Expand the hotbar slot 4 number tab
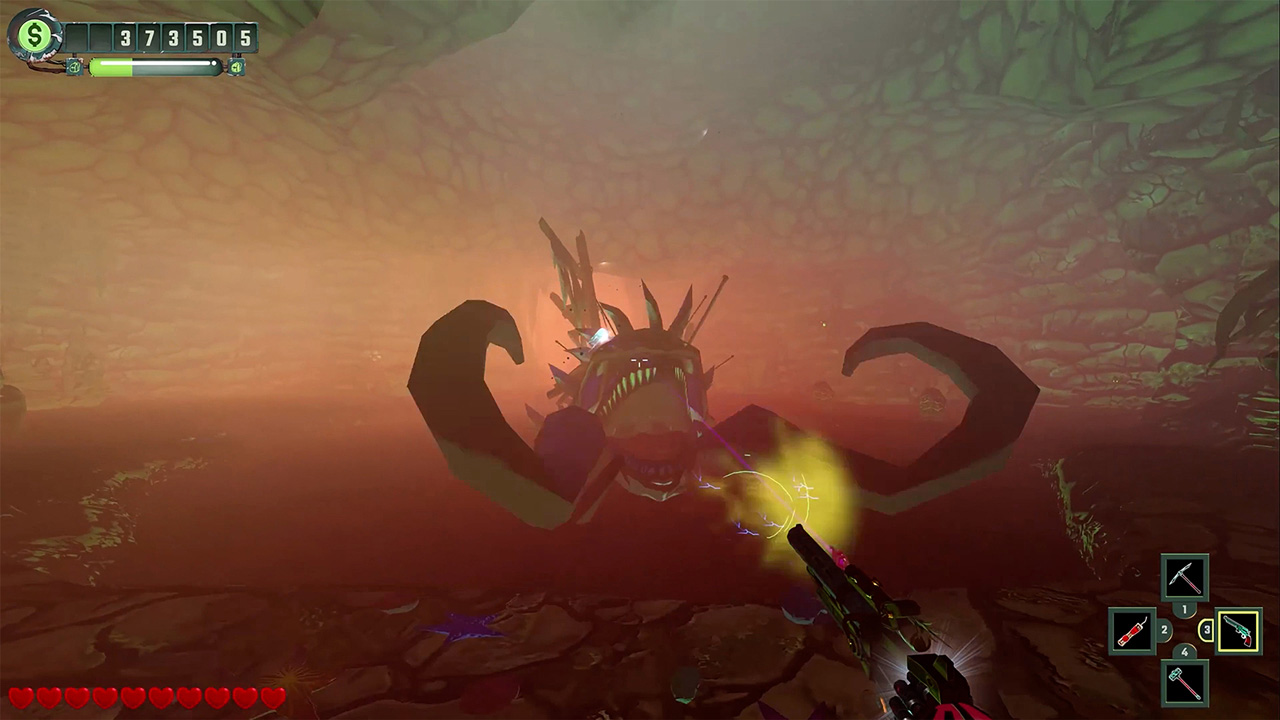This screenshot has height=720, width=1280. 1185,651
